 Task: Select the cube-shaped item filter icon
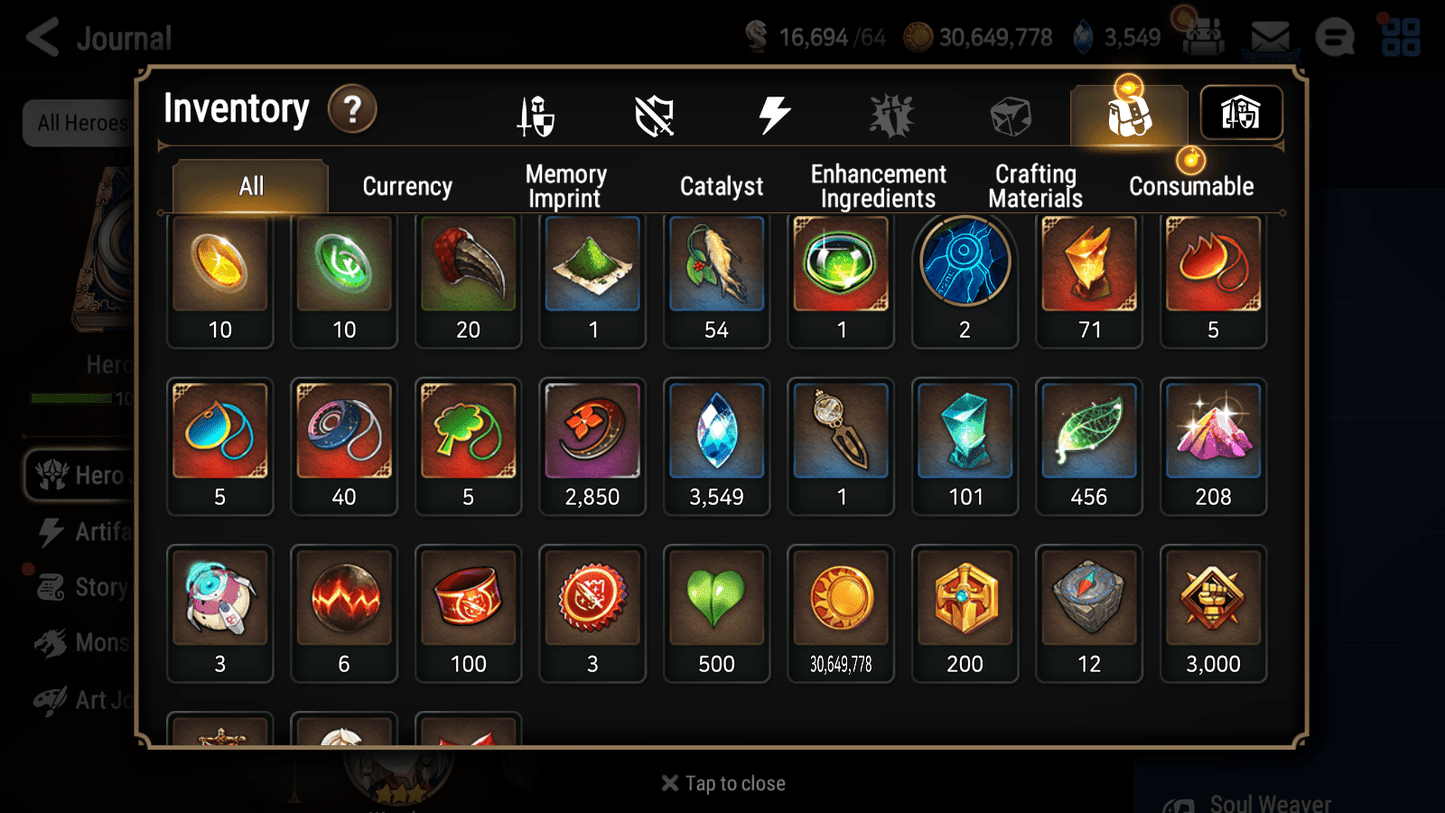tap(1012, 113)
